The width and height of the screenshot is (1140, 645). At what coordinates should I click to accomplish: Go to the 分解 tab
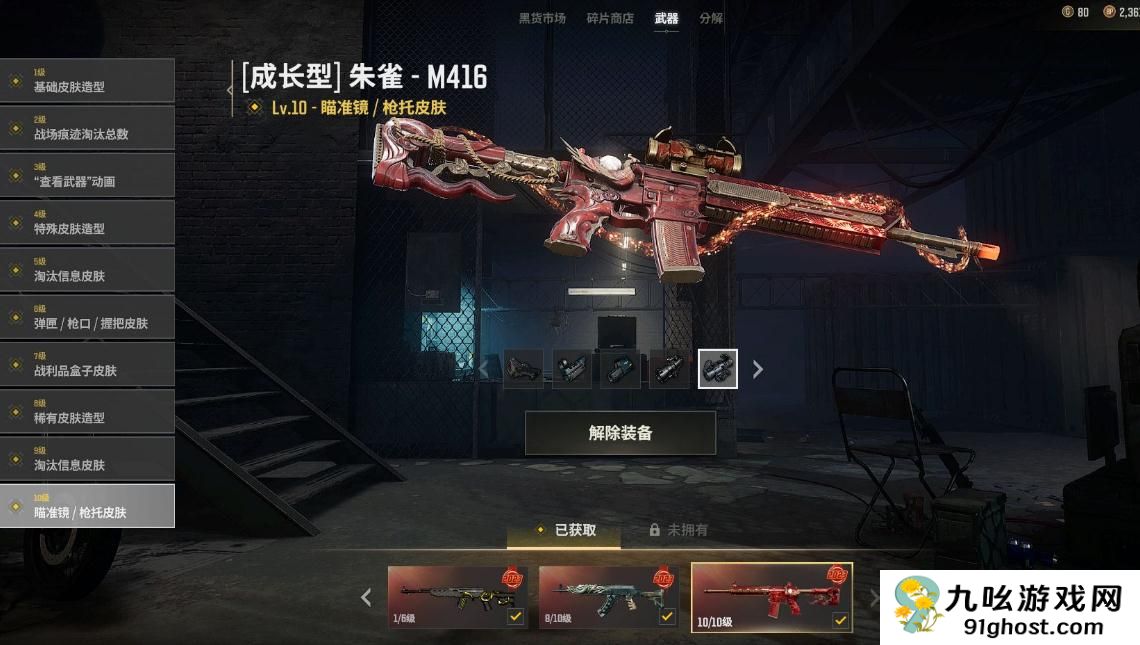click(711, 18)
